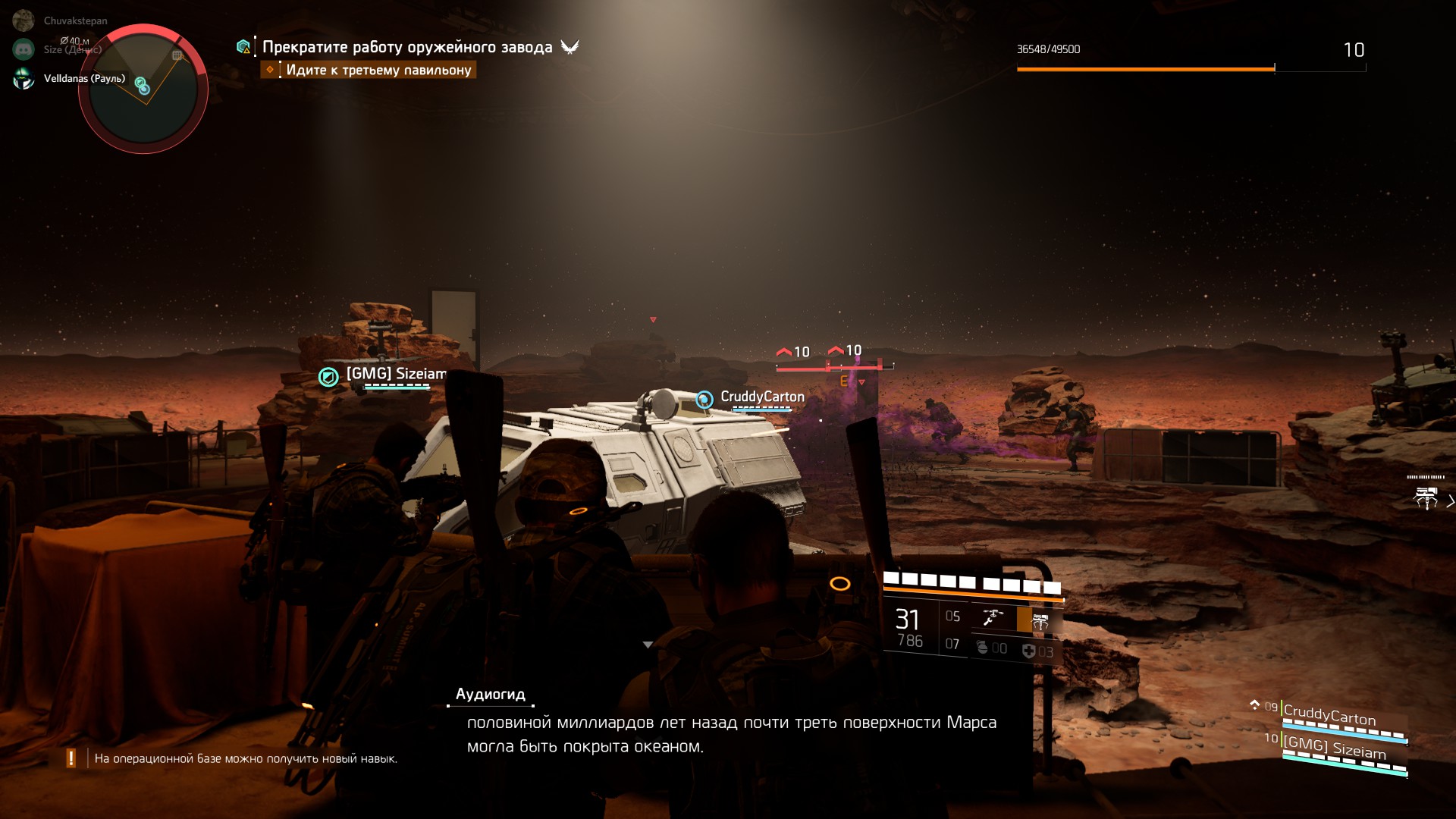Viewport: 1456px width, 819px height.
Task: Activate the turret skill icon
Action: (x=1040, y=622)
